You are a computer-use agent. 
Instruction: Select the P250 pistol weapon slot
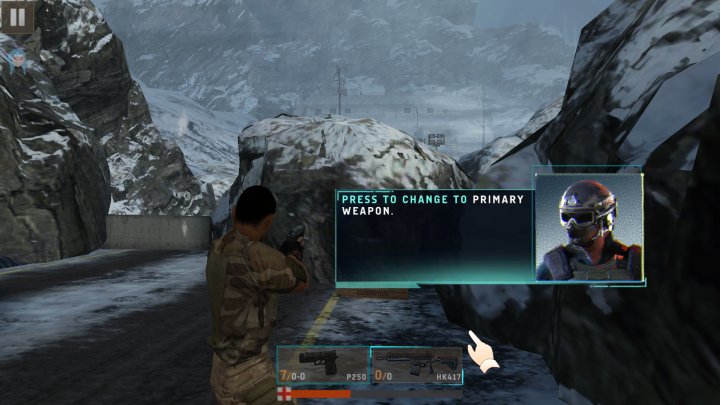(x=322, y=365)
